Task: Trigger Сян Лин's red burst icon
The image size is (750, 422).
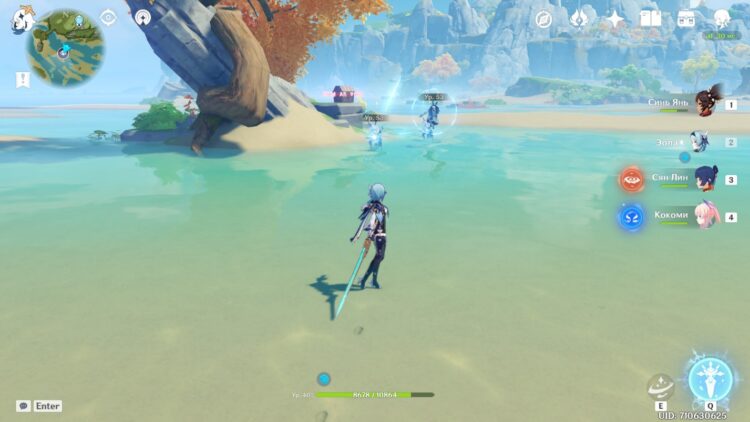Action: 631,180
